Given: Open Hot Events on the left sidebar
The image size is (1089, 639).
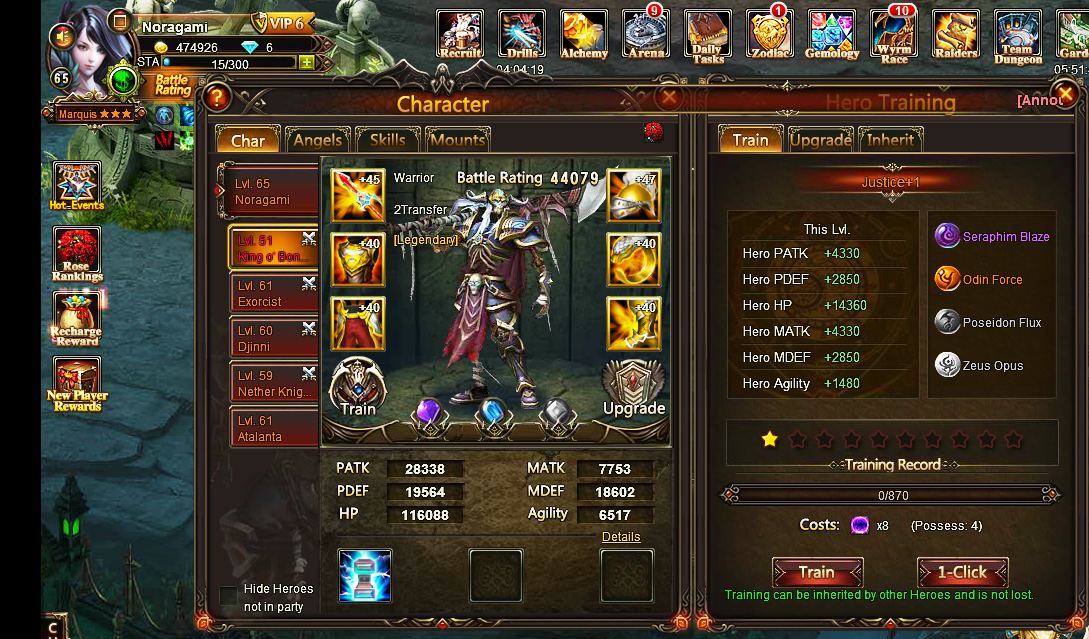Looking at the screenshot, I should click(76, 187).
